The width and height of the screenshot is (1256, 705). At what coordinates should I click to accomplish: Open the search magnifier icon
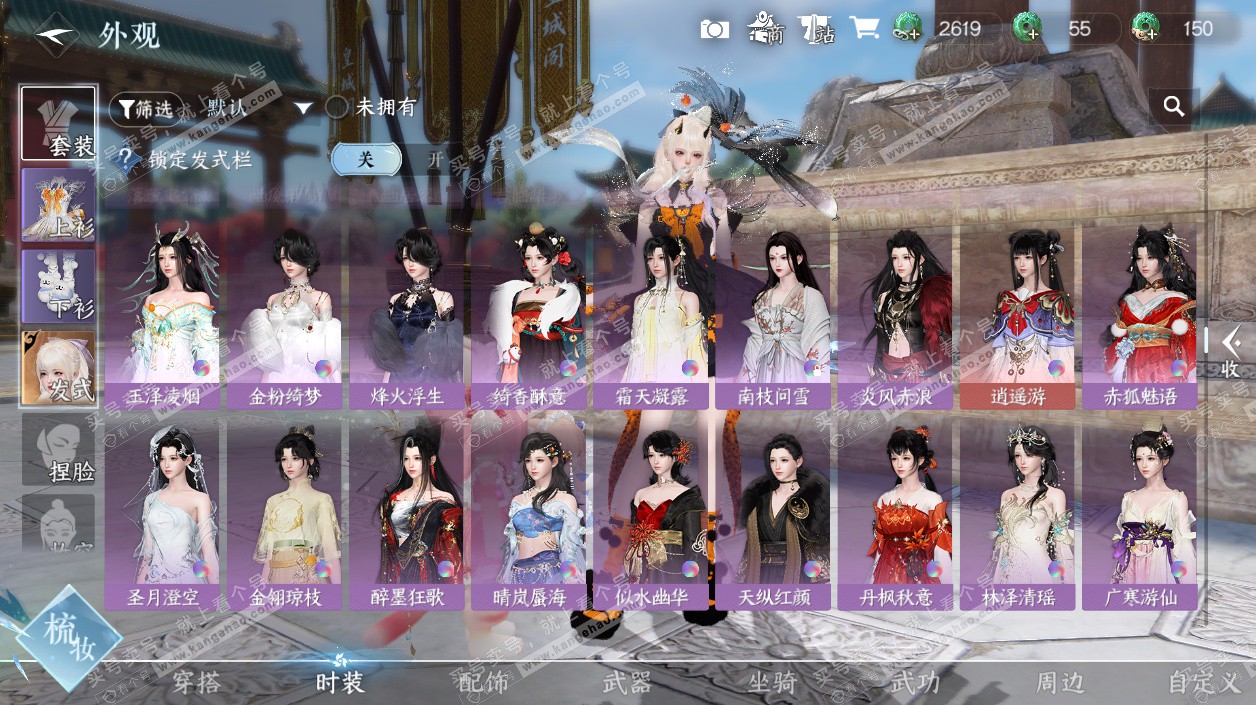1174,106
